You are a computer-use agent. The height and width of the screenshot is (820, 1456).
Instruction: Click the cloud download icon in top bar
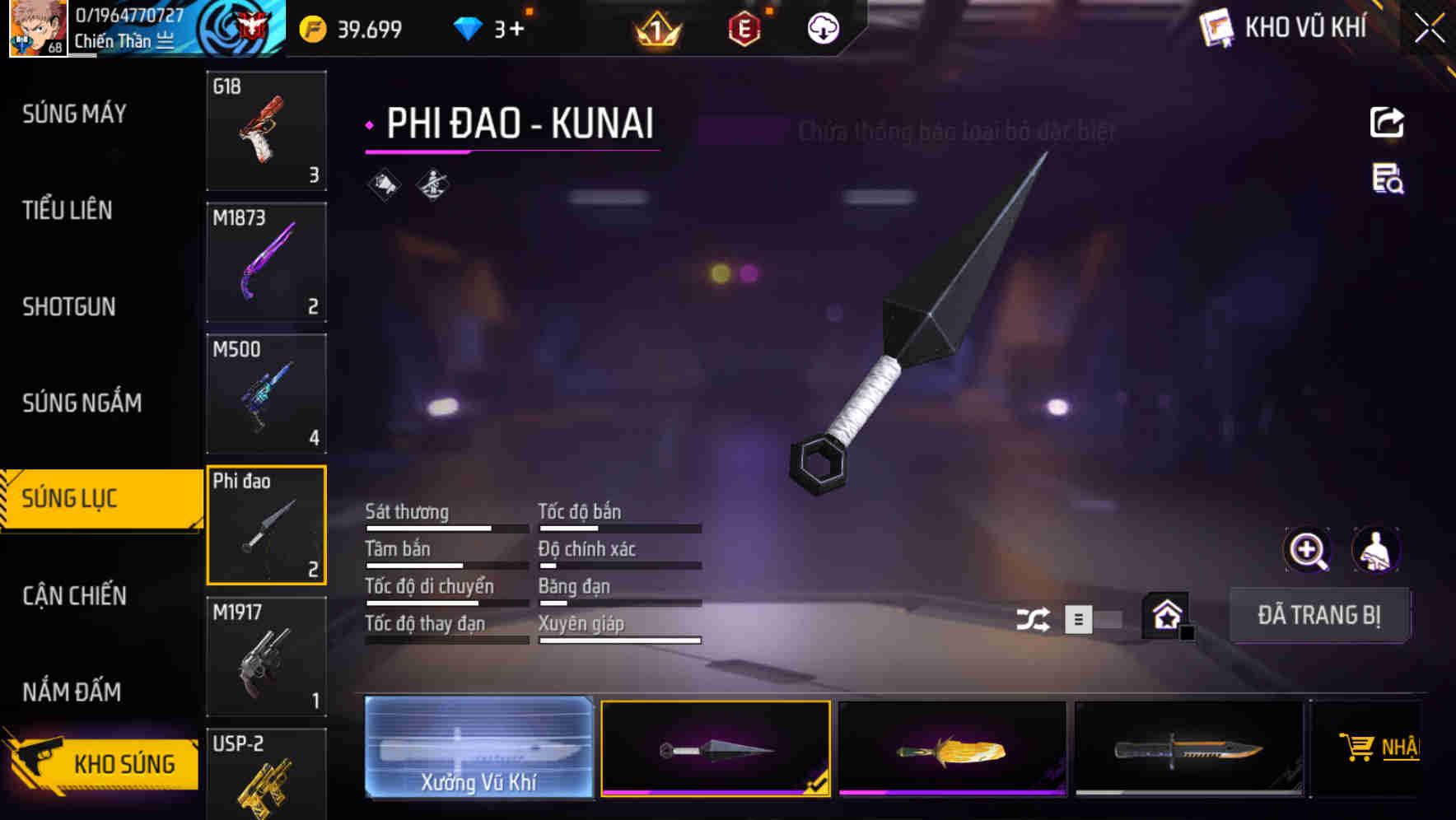point(822,28)
